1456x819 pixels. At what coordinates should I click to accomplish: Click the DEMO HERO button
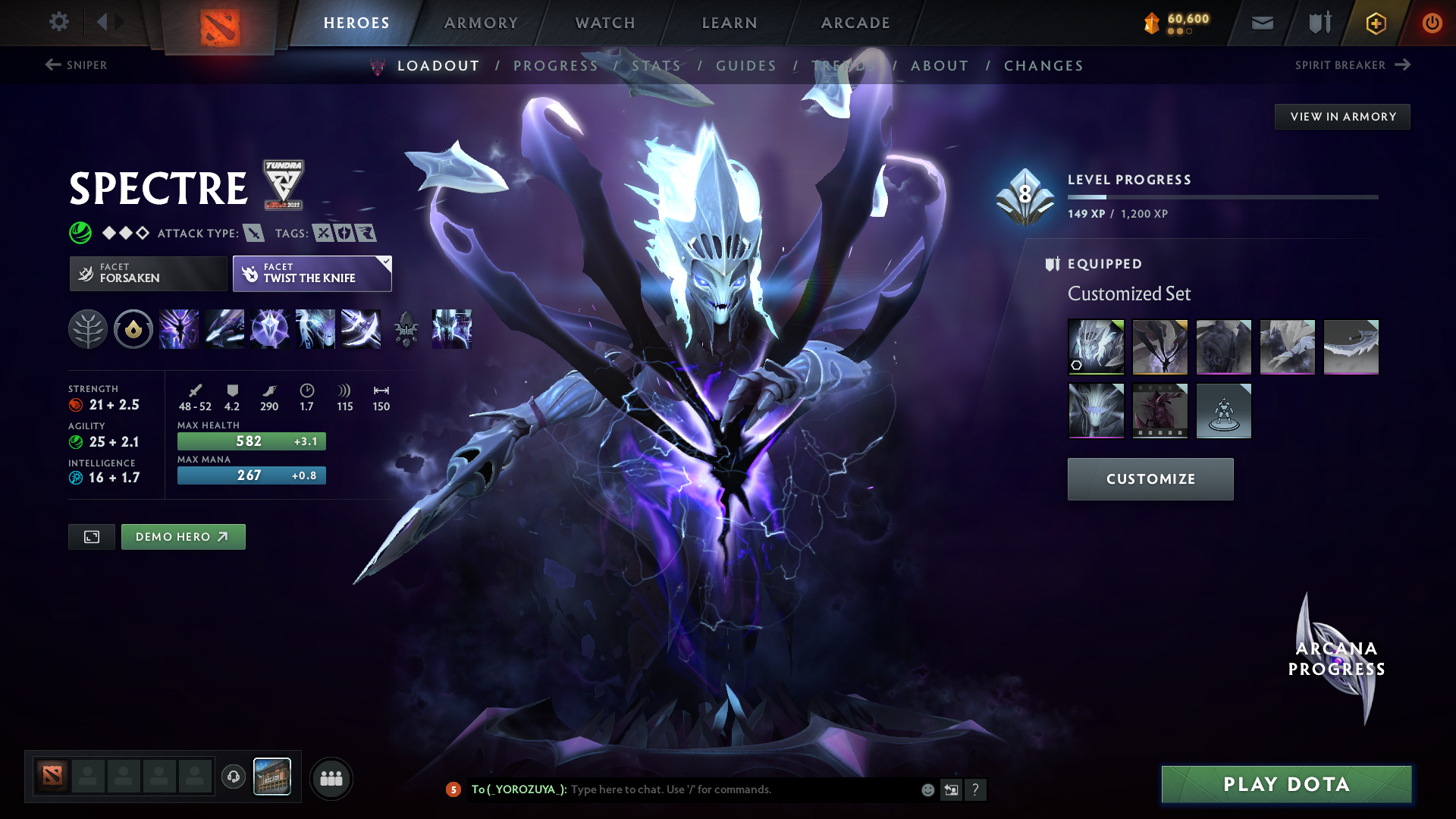coord(183,536)
